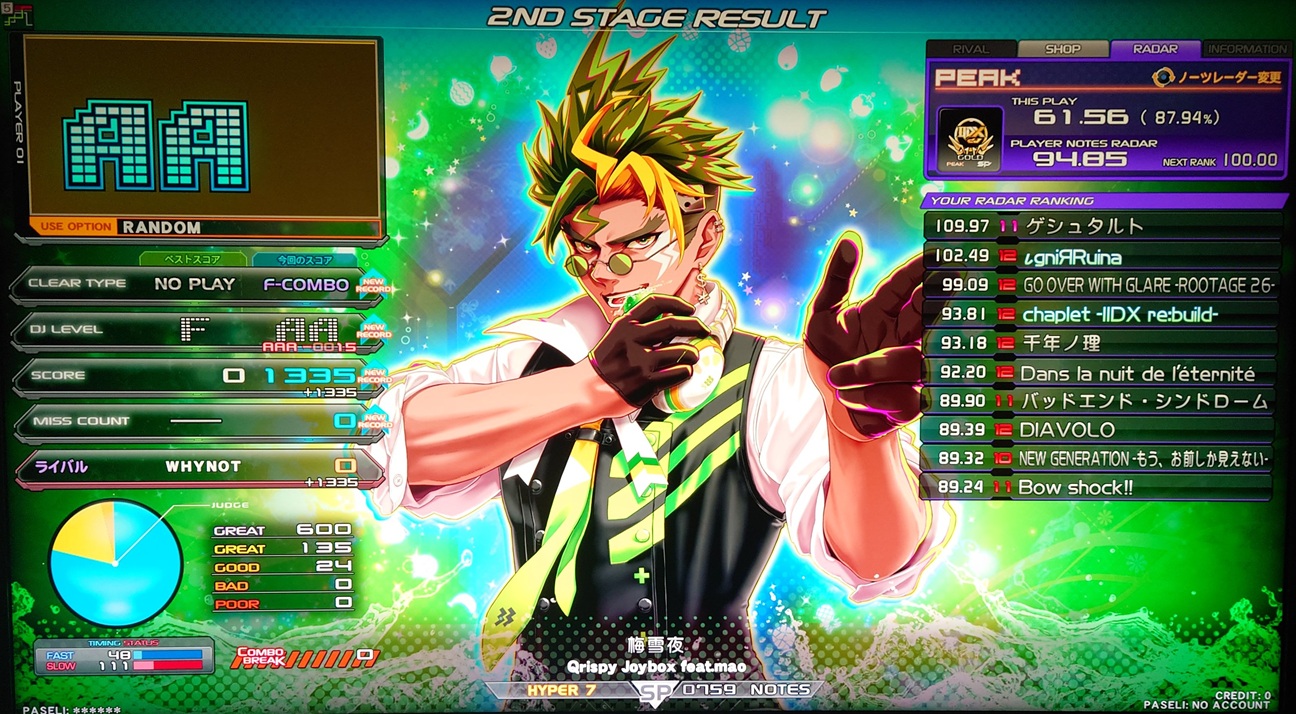The image size is (1296, 714).
Task: Open the SHOP tab
Action: pos(1062,49)
